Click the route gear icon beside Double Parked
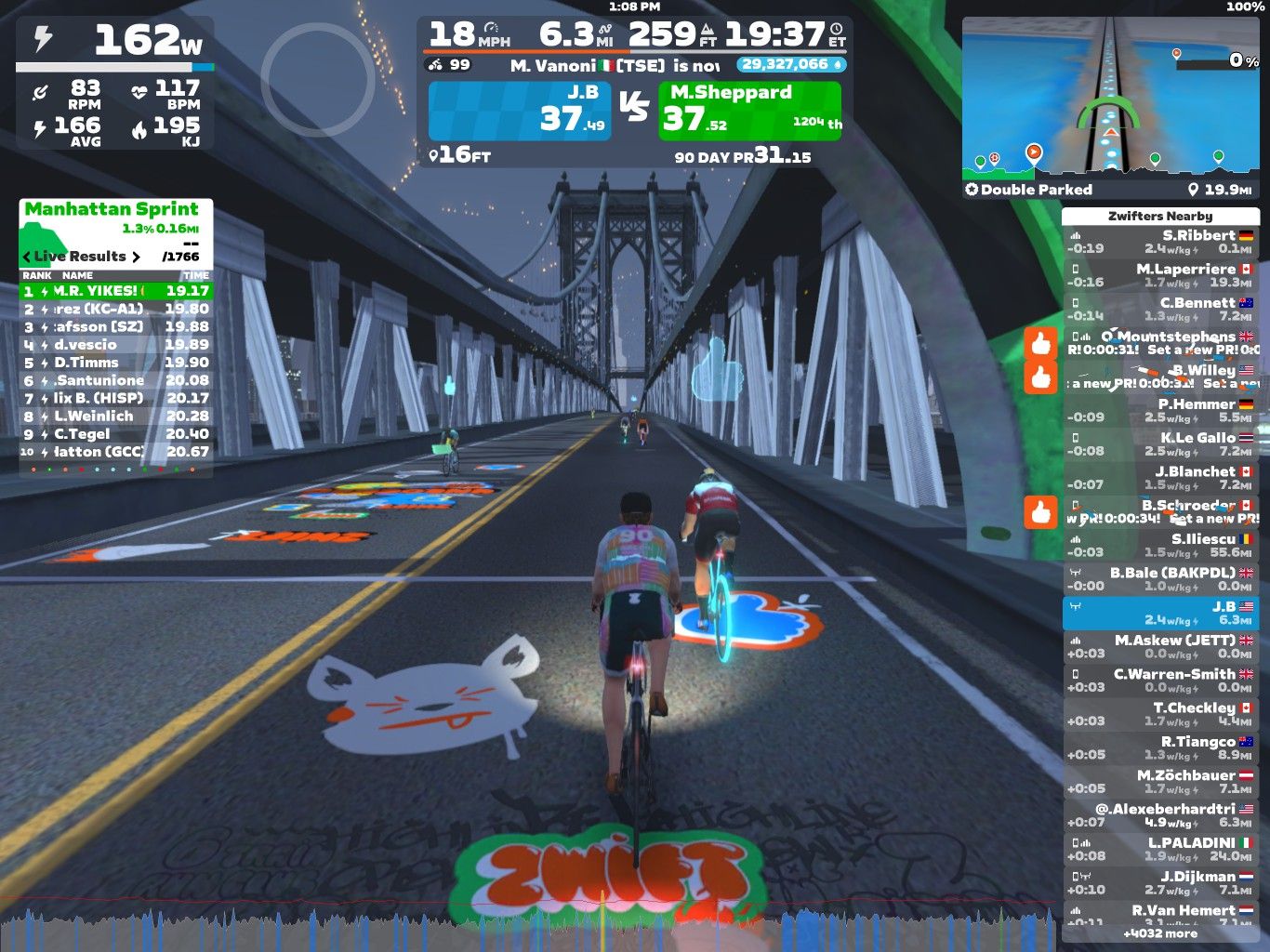 tap(970, 189)
